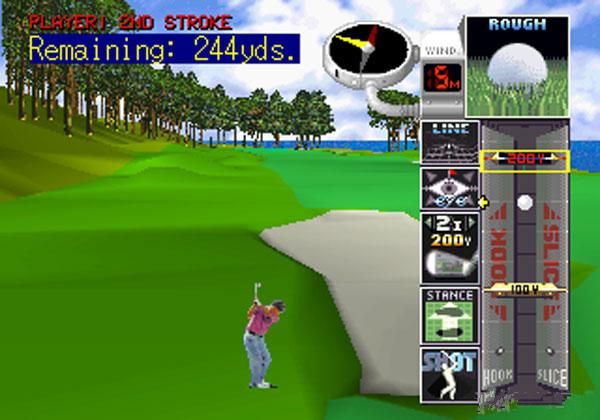Click the ROUGH ball lie display
The height and width of the screenshot is (420, 600).
click(517, 65)
